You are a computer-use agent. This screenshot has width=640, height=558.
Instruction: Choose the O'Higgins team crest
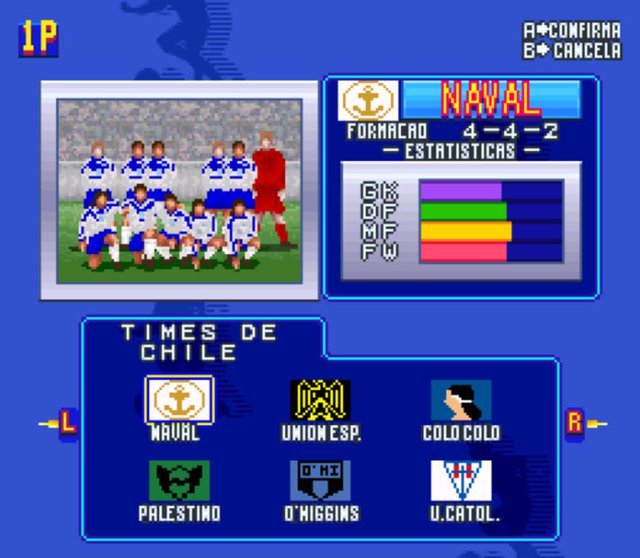point(320,481)
